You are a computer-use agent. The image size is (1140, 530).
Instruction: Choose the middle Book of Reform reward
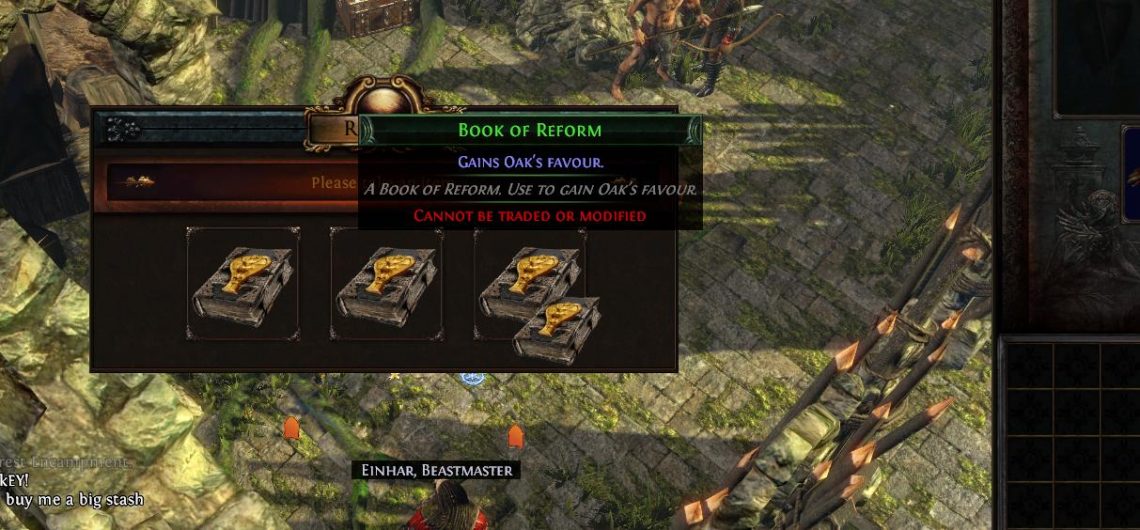(386, 284)
